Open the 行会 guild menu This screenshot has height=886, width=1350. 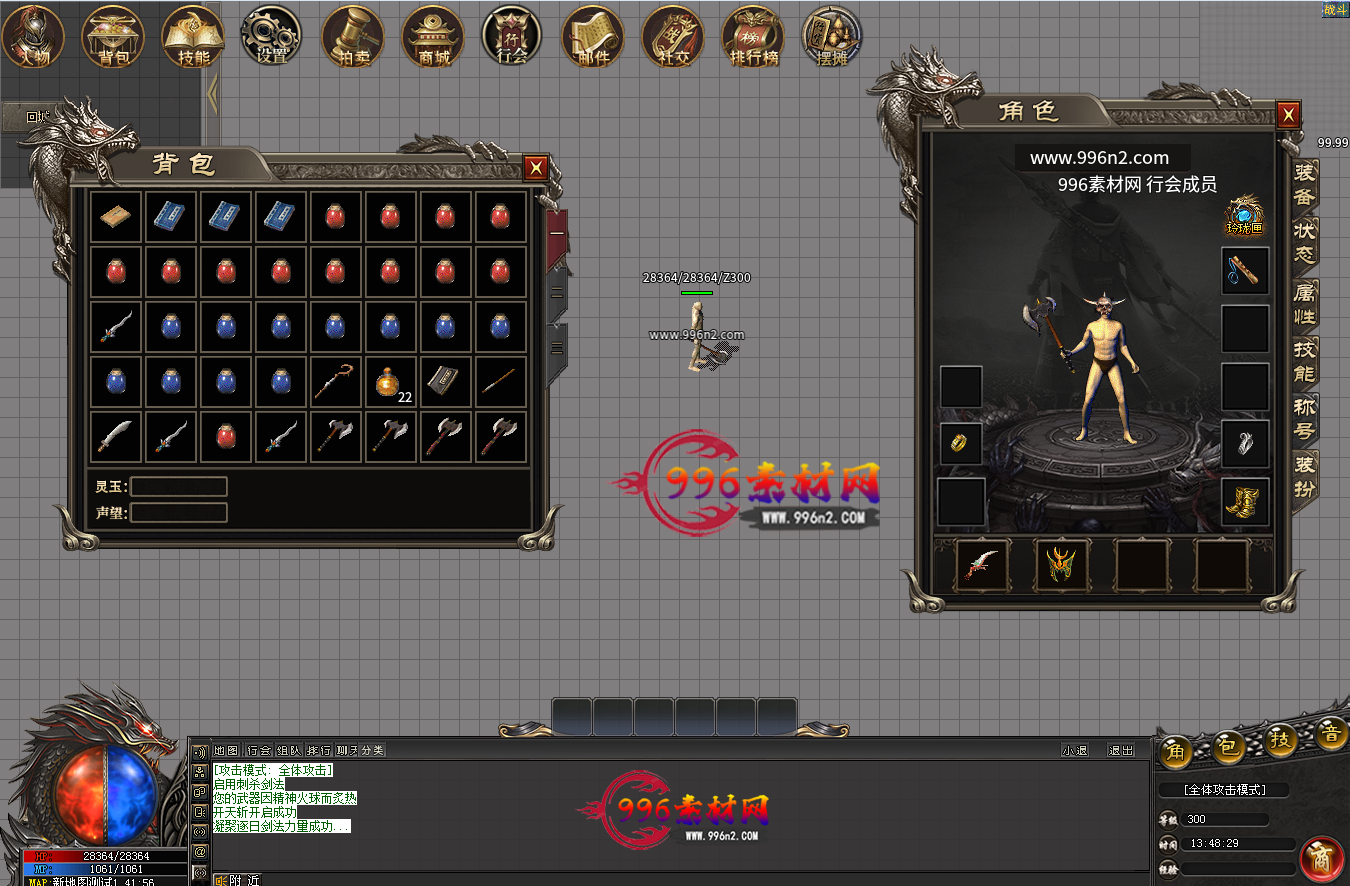point(512,36)
